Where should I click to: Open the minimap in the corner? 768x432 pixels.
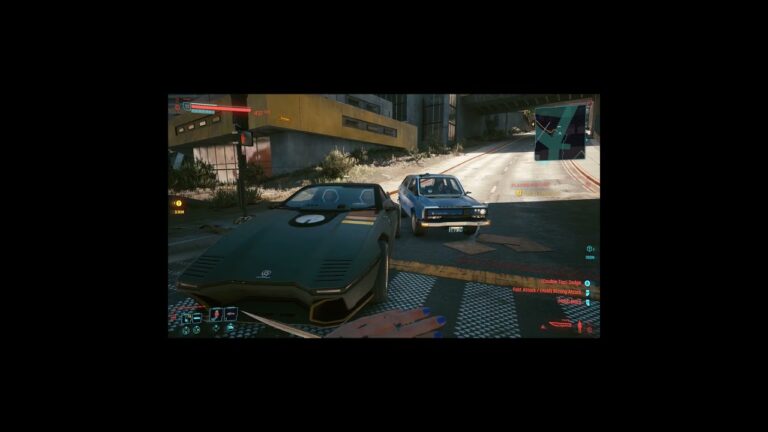point(560,132)
